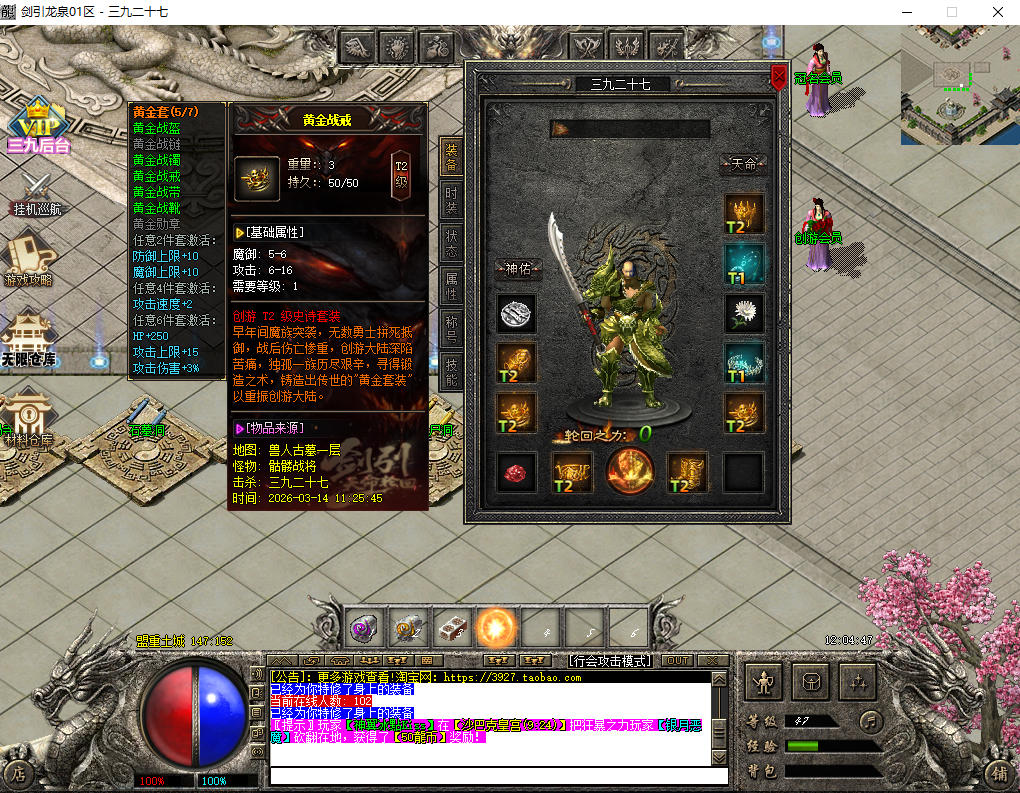Click the 天命 button

coord(744,164)
